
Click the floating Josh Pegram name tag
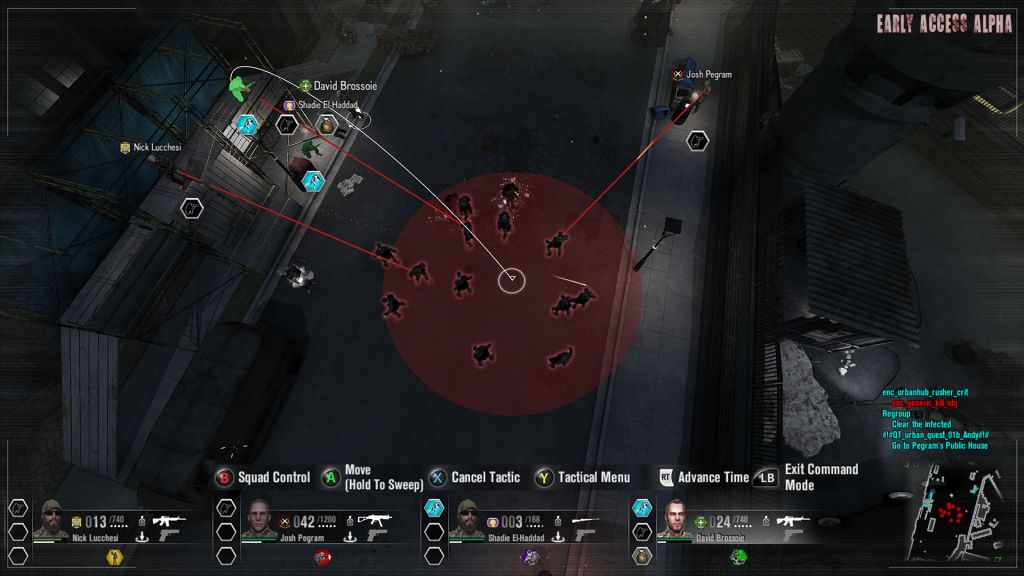coord(708,74)
